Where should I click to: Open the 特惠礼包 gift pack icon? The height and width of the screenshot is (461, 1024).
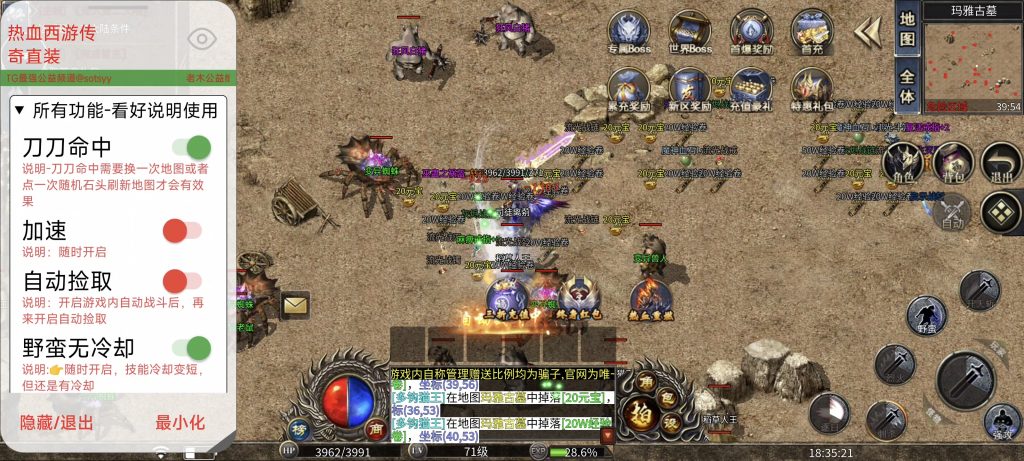point(811,90)
